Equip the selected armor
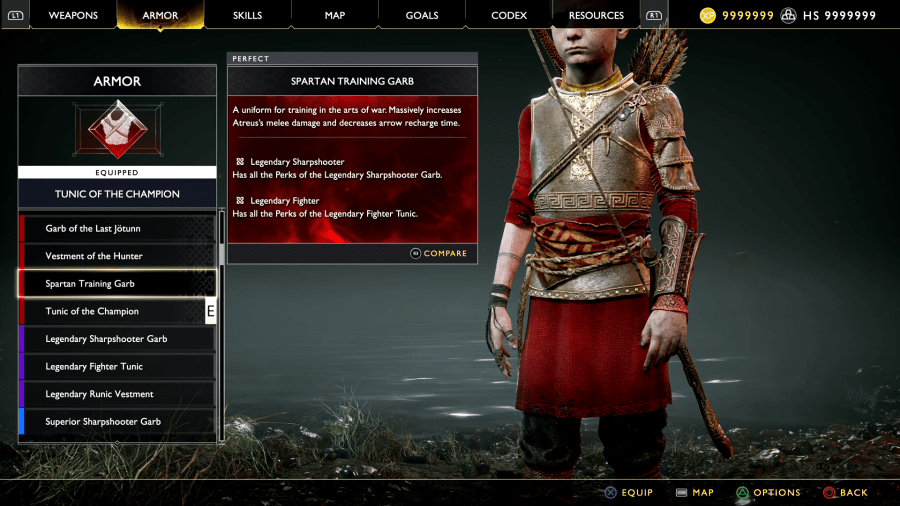Image resolution: width=900 pixels, height=506 pixels. (x=628, y=492)
